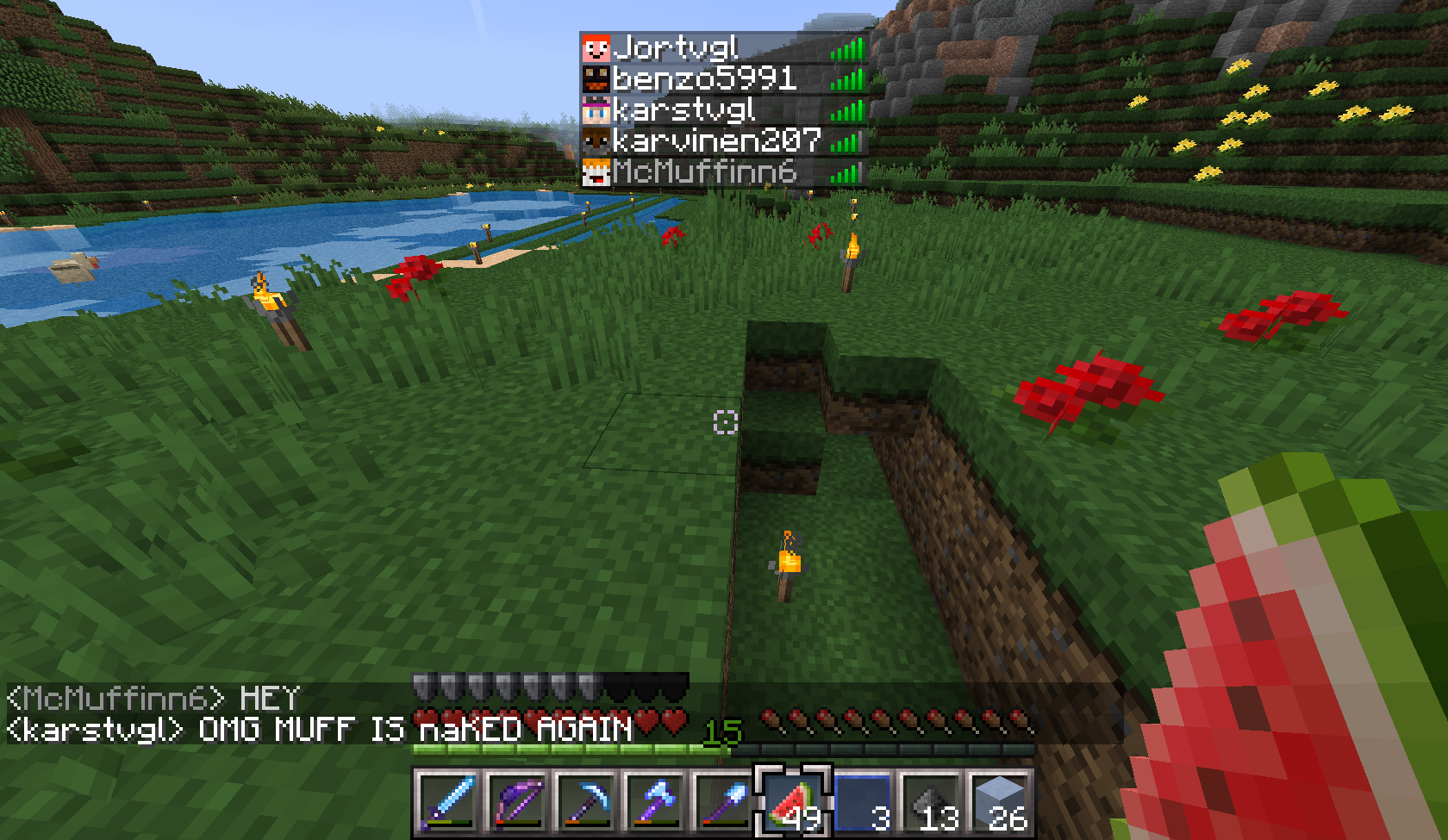Pick the dark blue item stack of 3

862,801
